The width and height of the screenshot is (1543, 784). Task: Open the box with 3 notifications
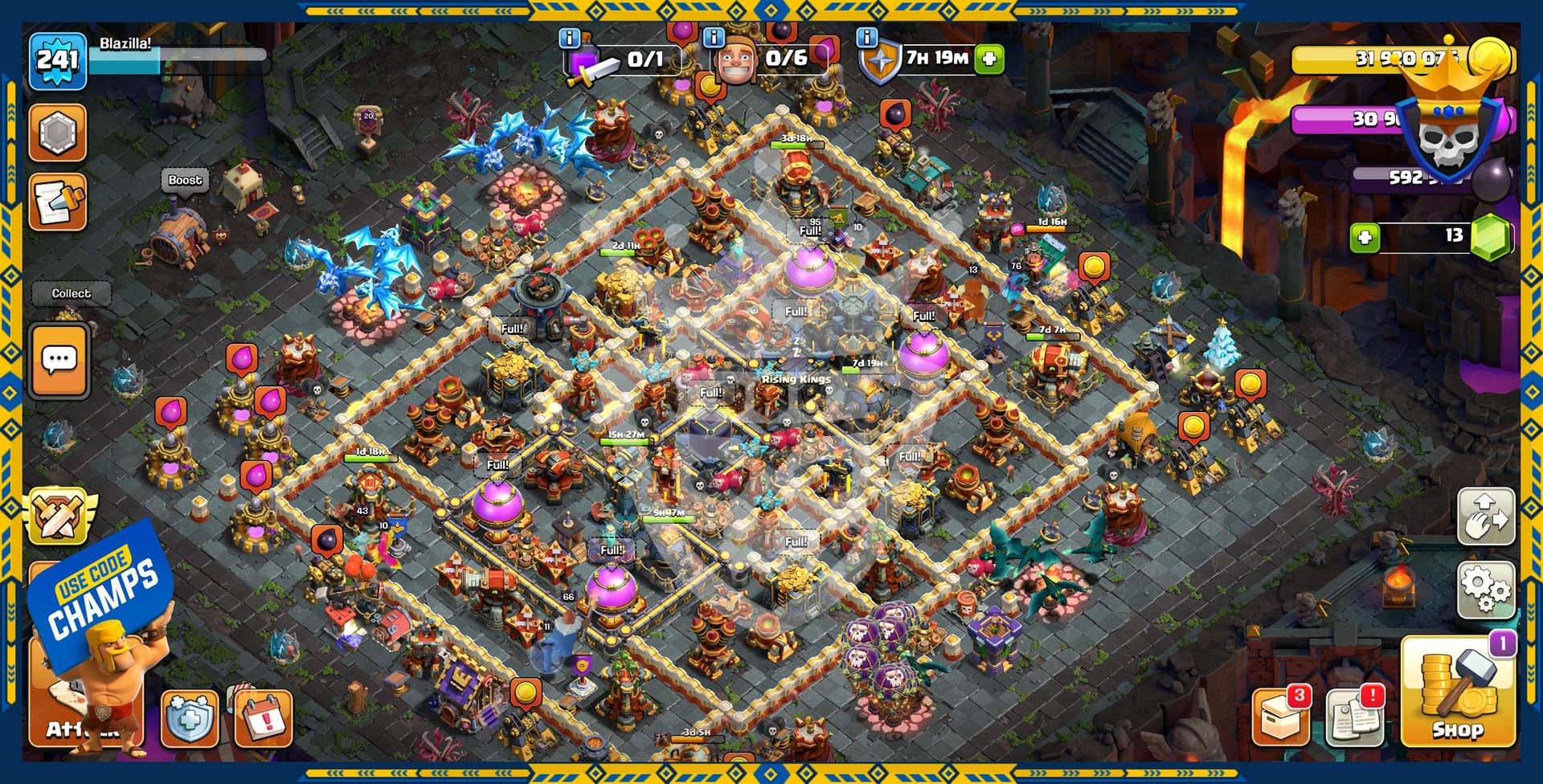click(x=1281, y=716)
